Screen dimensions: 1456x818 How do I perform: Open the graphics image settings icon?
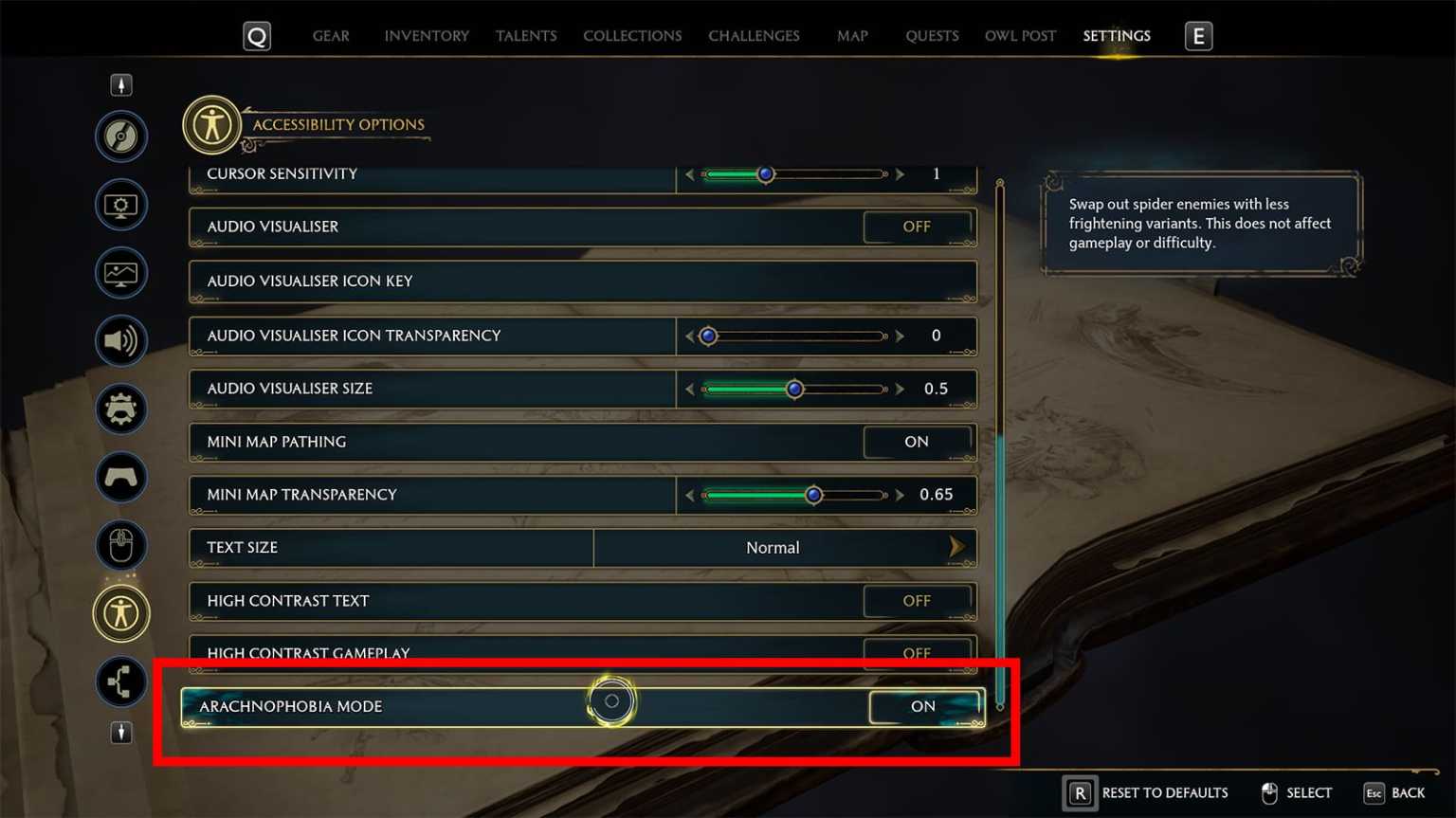point(120,272)
